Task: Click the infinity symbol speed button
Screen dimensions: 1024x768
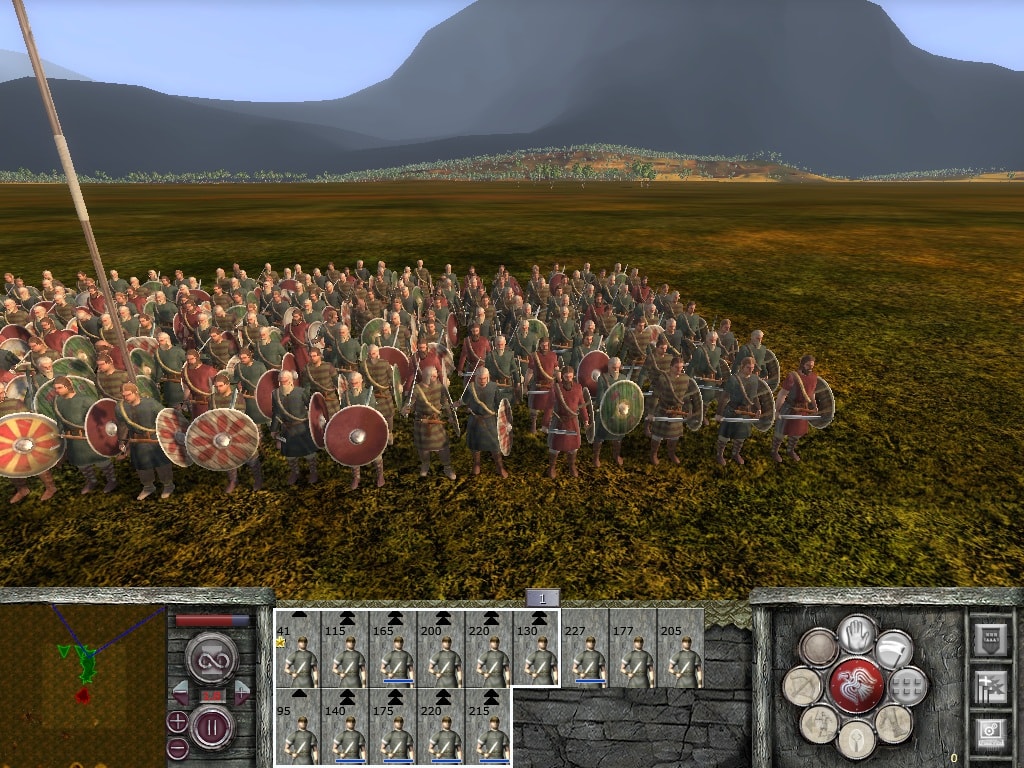Action: pos(211,656)
